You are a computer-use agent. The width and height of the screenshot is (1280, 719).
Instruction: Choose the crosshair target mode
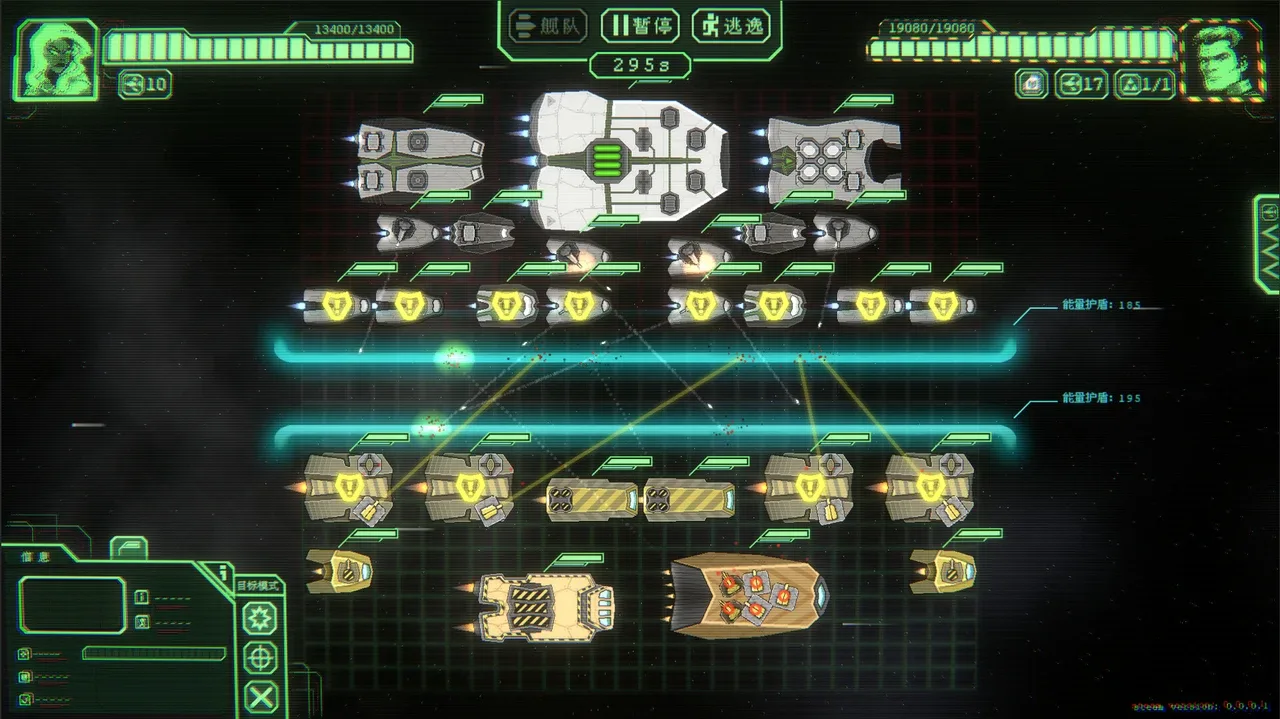(262, 657)
